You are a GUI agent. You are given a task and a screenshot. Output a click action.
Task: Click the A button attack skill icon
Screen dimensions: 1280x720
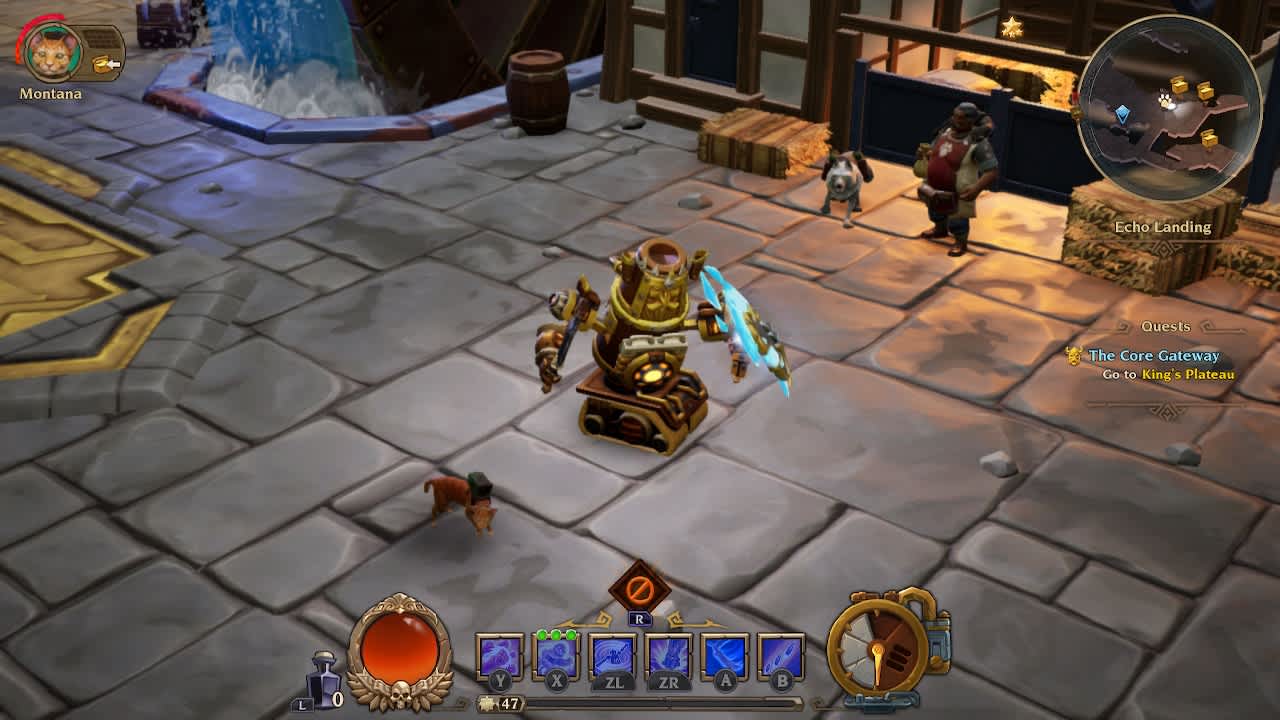coord(726,657)
